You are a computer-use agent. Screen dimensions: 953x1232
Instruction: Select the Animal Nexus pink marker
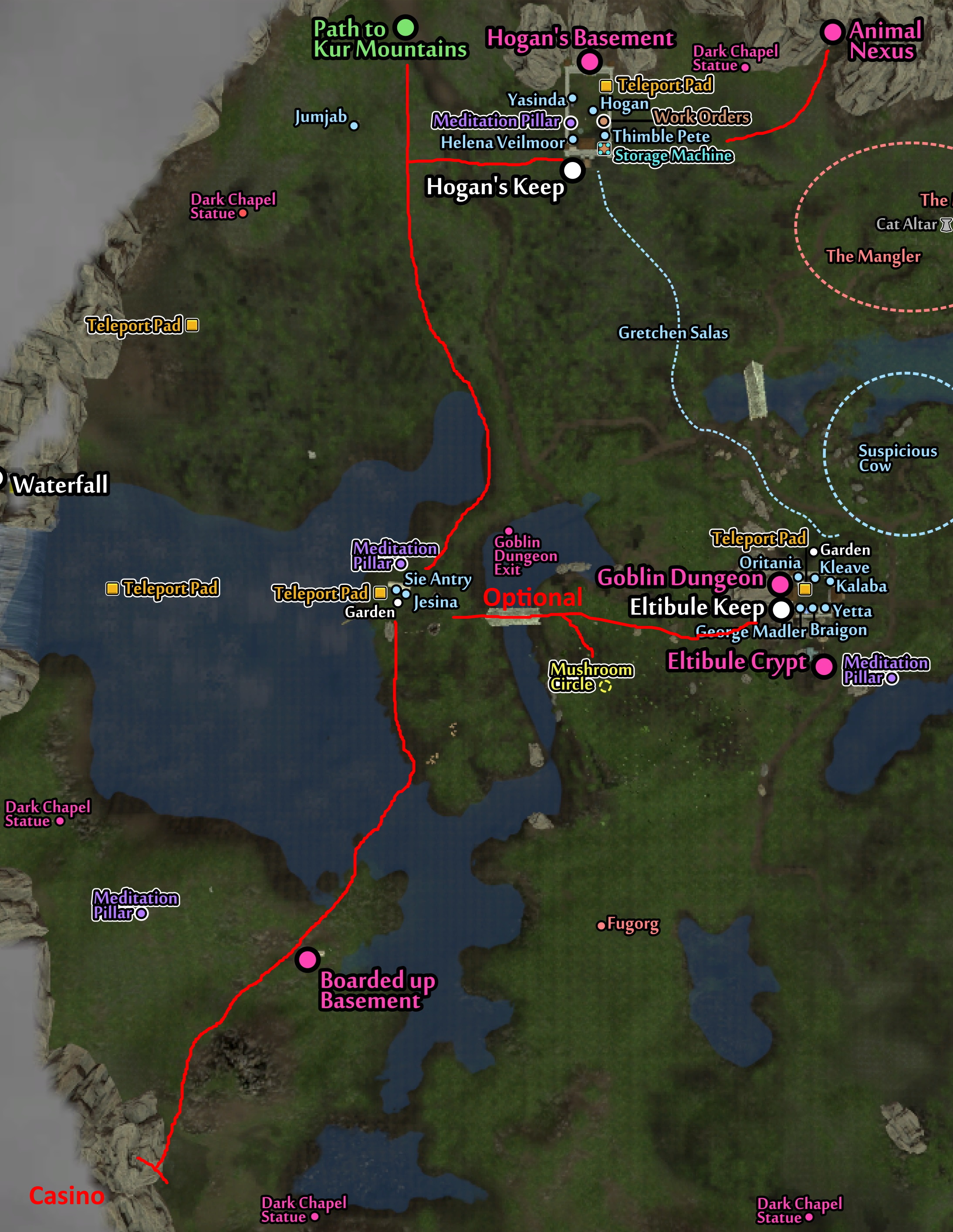pos(832,32)
